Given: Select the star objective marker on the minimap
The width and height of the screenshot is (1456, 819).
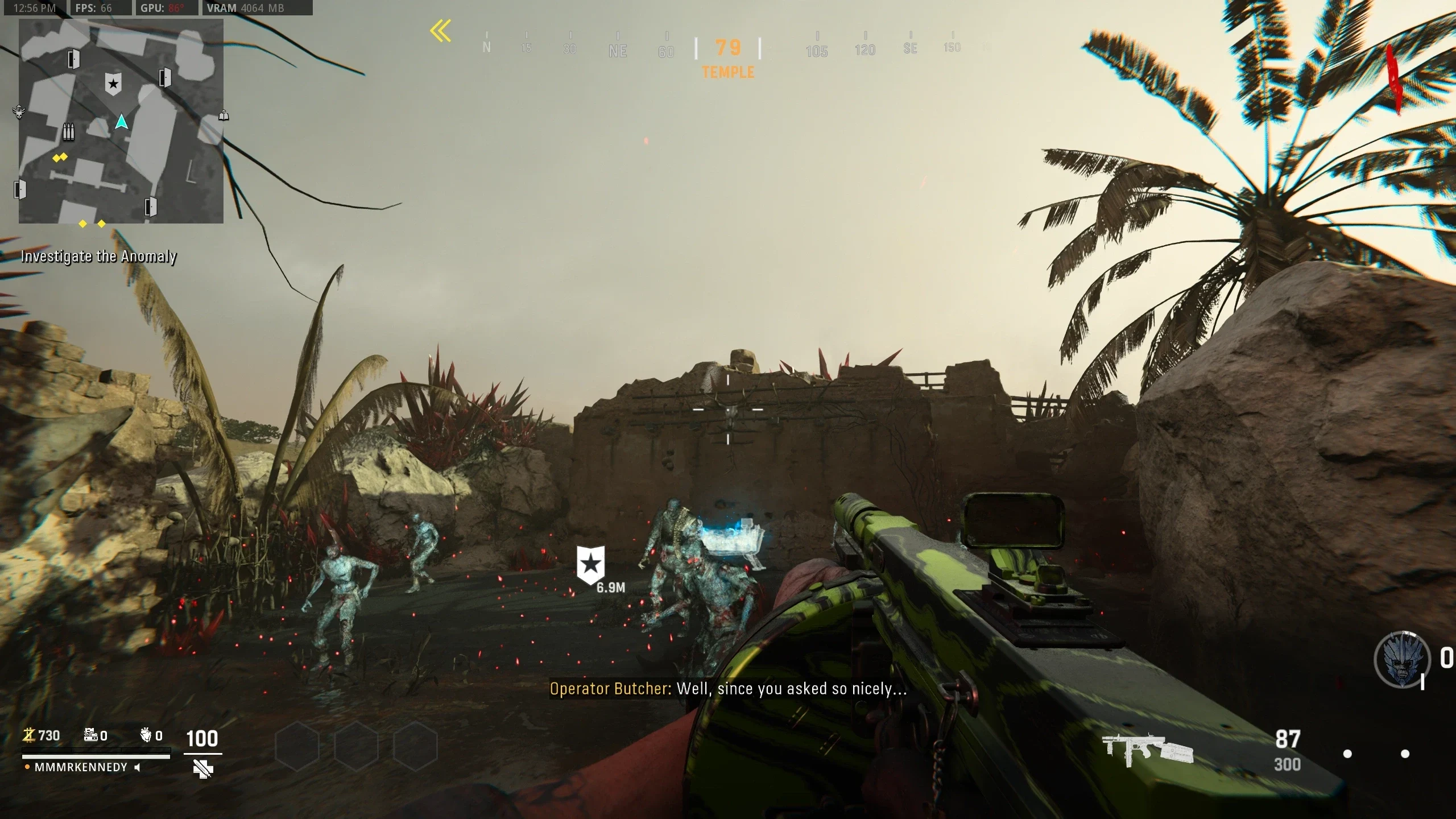Looking at the screenshot, I should (x=113, y=84).
